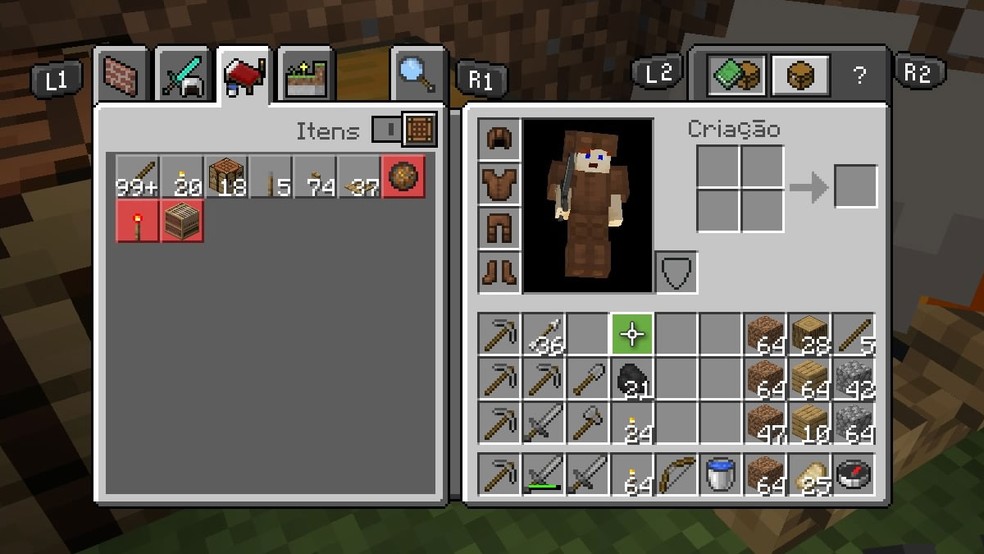Select the crafting table recipe
The image size is (984, 554).
point(227,177)
